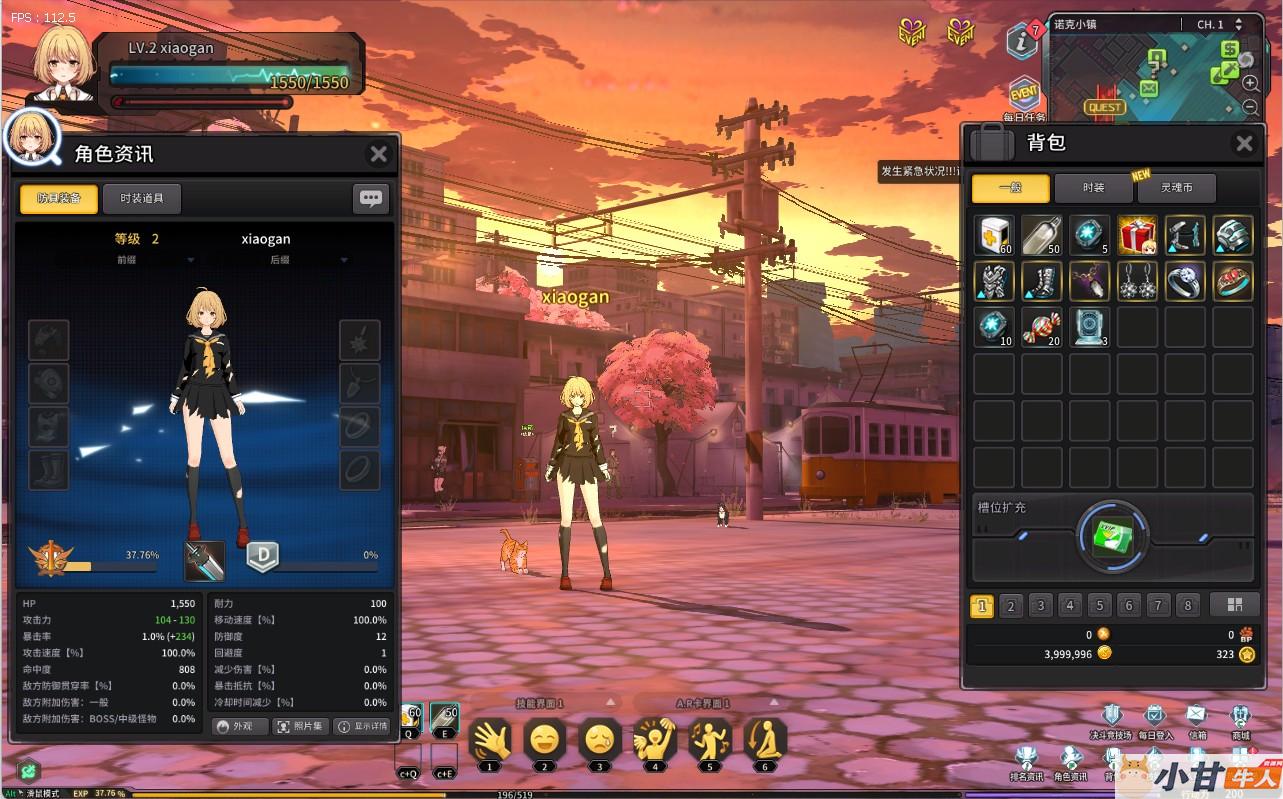Image resolution: width=1283 pixels, height=799 pixels.
Task: Open the 时装 tab in the backpack
Action: coord(1093,188)
